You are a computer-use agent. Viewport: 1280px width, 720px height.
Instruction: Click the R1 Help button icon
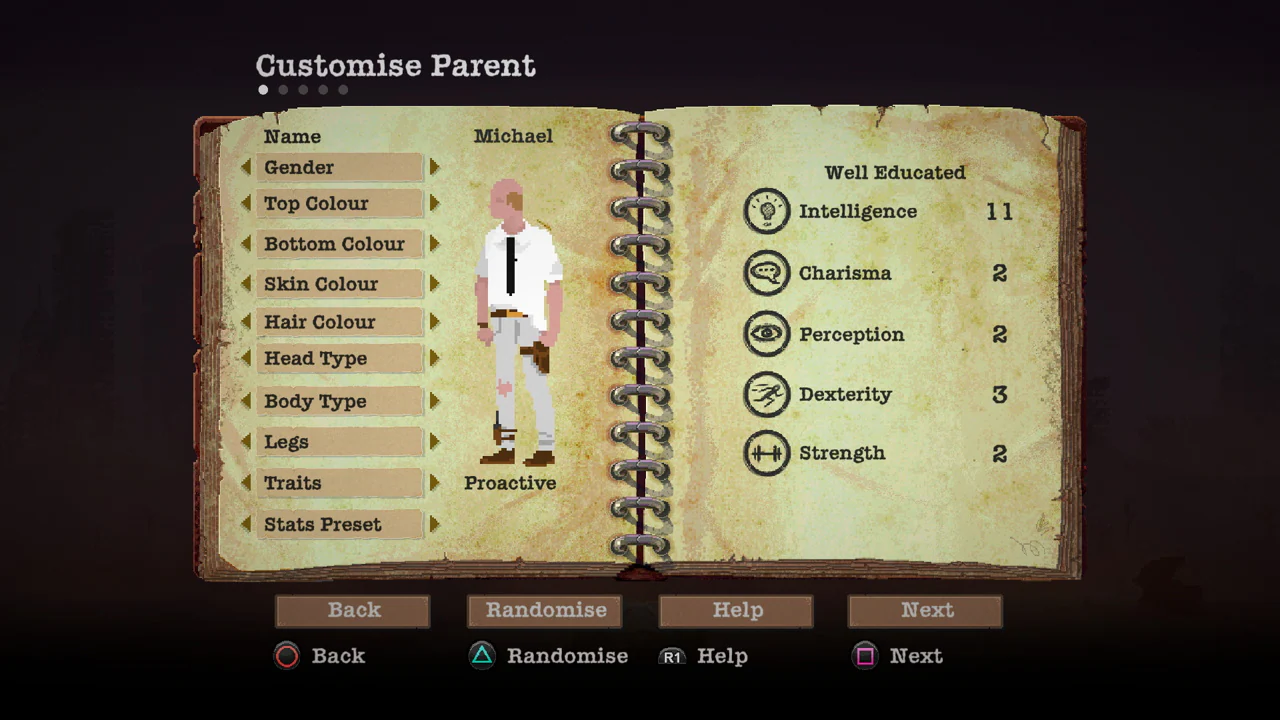coord(672,657)
